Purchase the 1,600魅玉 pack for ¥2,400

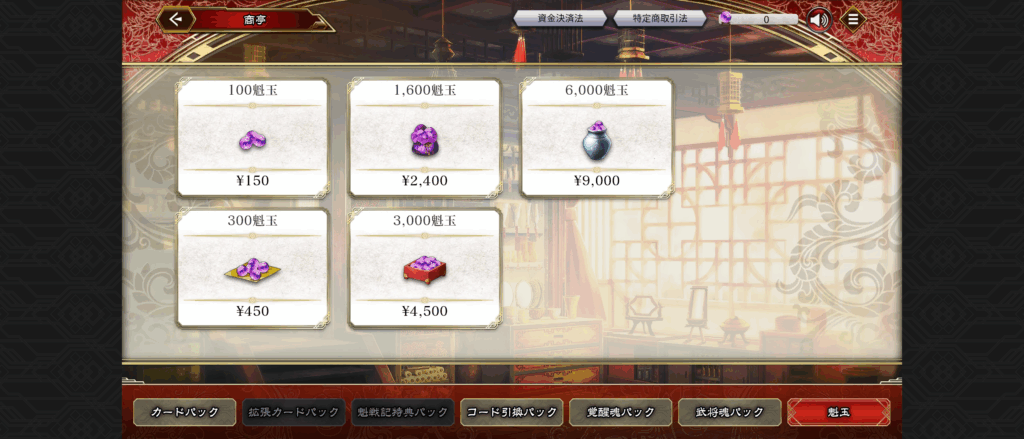coord(425,138)
